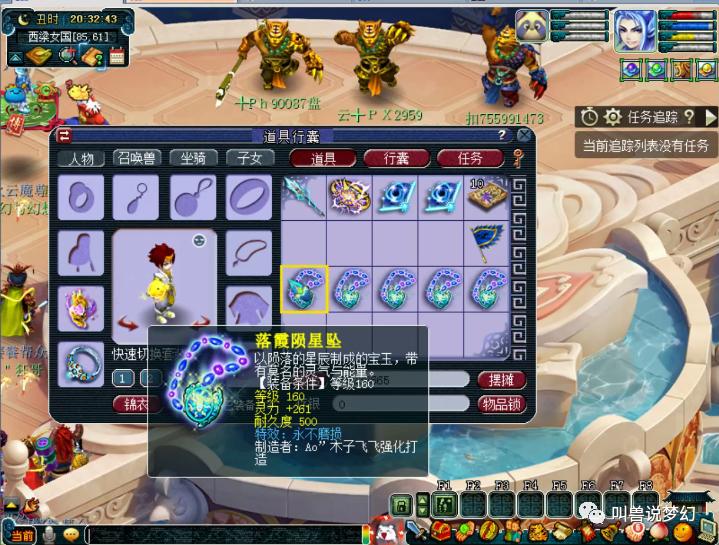Click the 摆摊 stall button
This screenshot has width=719, height=545.
[x=501, y=380]
